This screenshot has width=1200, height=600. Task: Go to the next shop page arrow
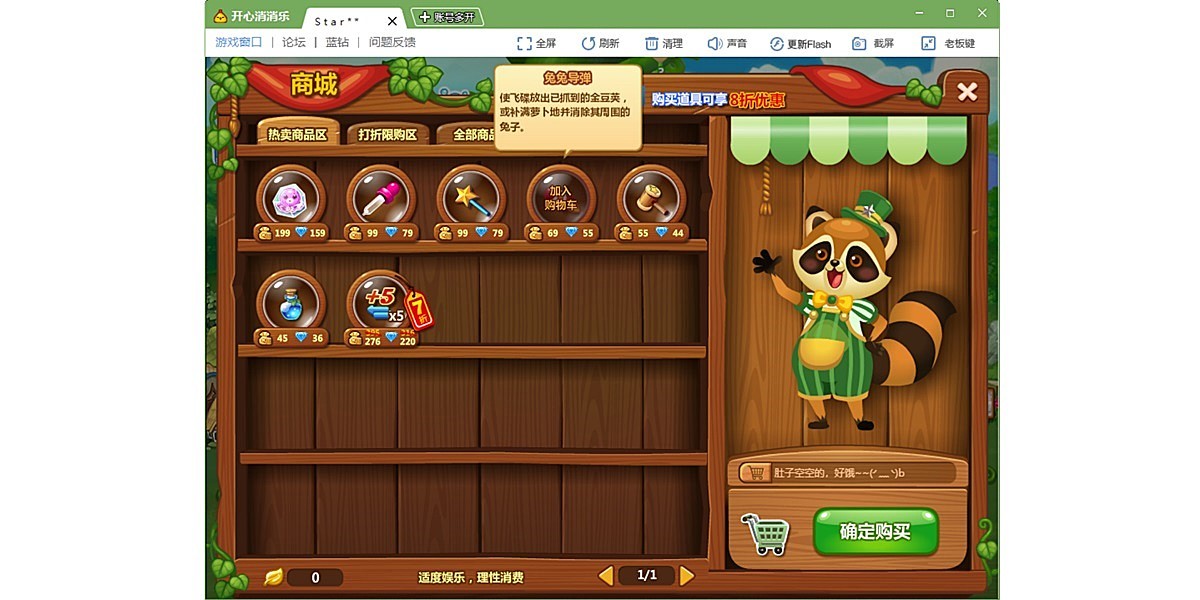pos(687,575)
